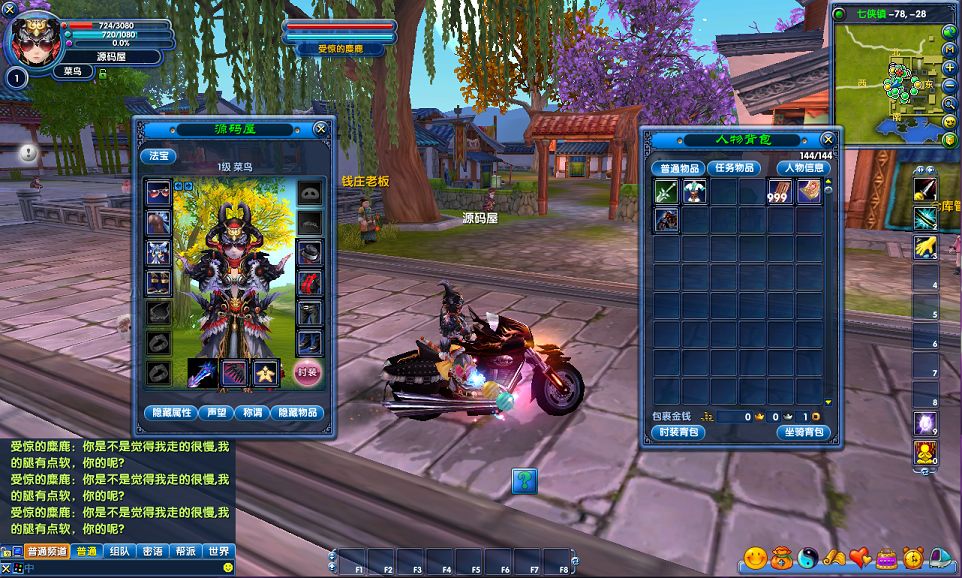The height and width of the screenshot is (578, 962).
Task: Click the 隐藏物品 button
Action: coord(299,412)
